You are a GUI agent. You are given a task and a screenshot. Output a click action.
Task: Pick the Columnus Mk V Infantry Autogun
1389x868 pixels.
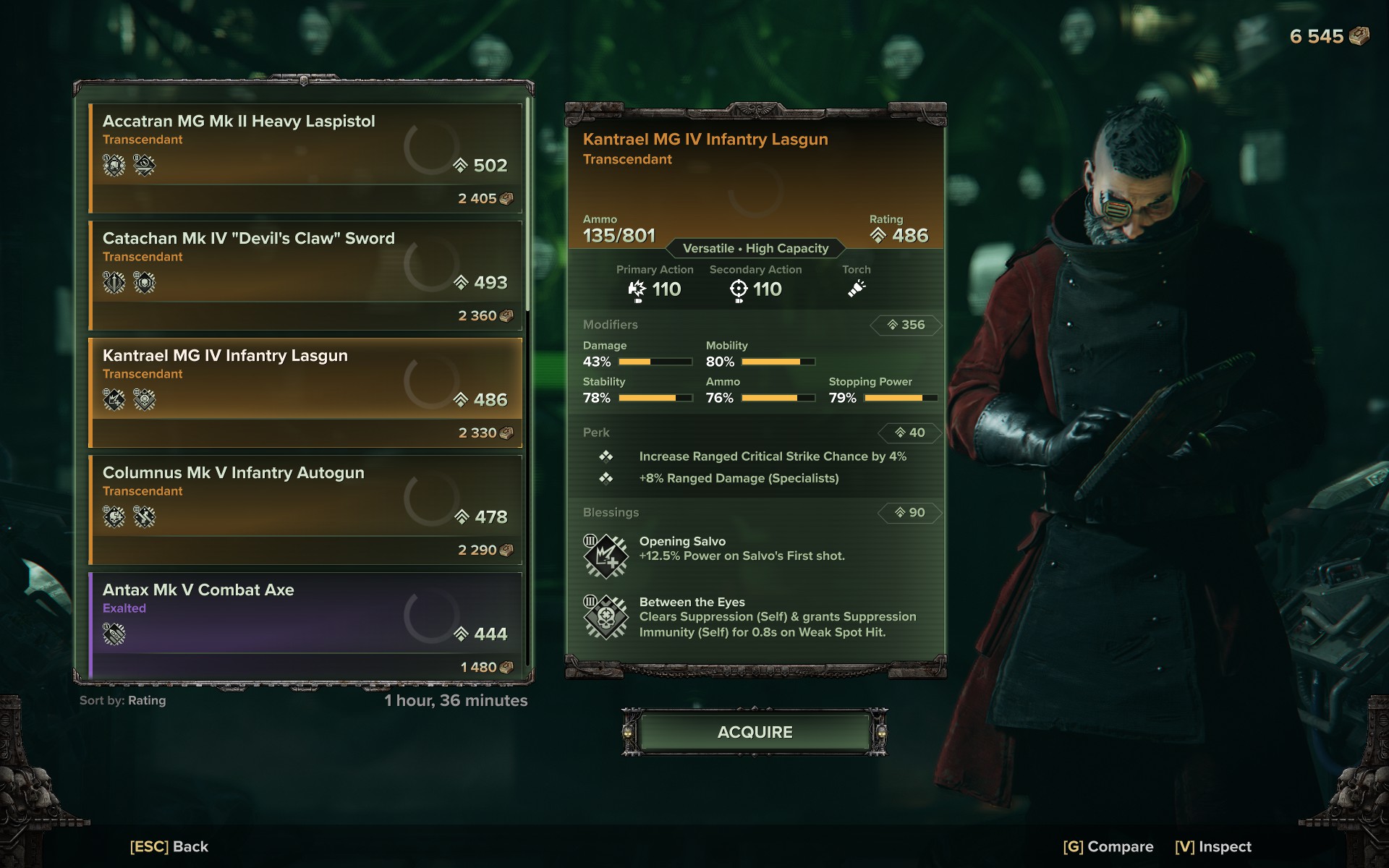click(305, 509)
